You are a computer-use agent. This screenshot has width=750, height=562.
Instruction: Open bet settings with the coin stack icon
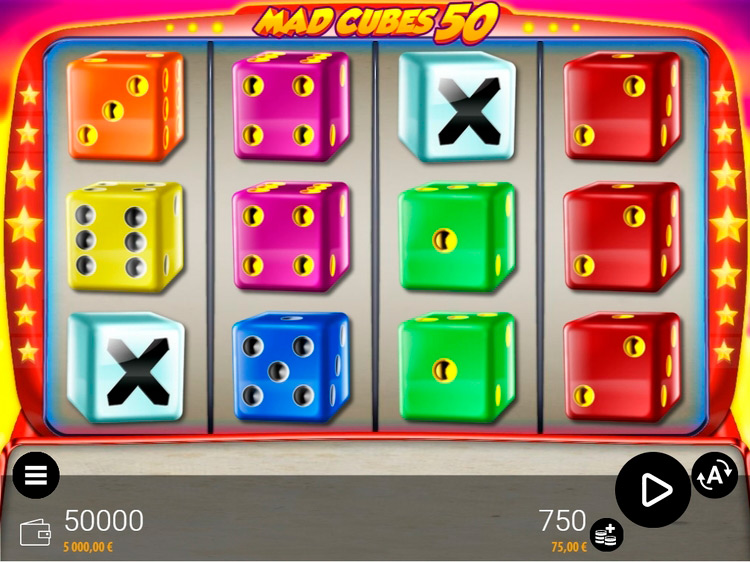605,535
